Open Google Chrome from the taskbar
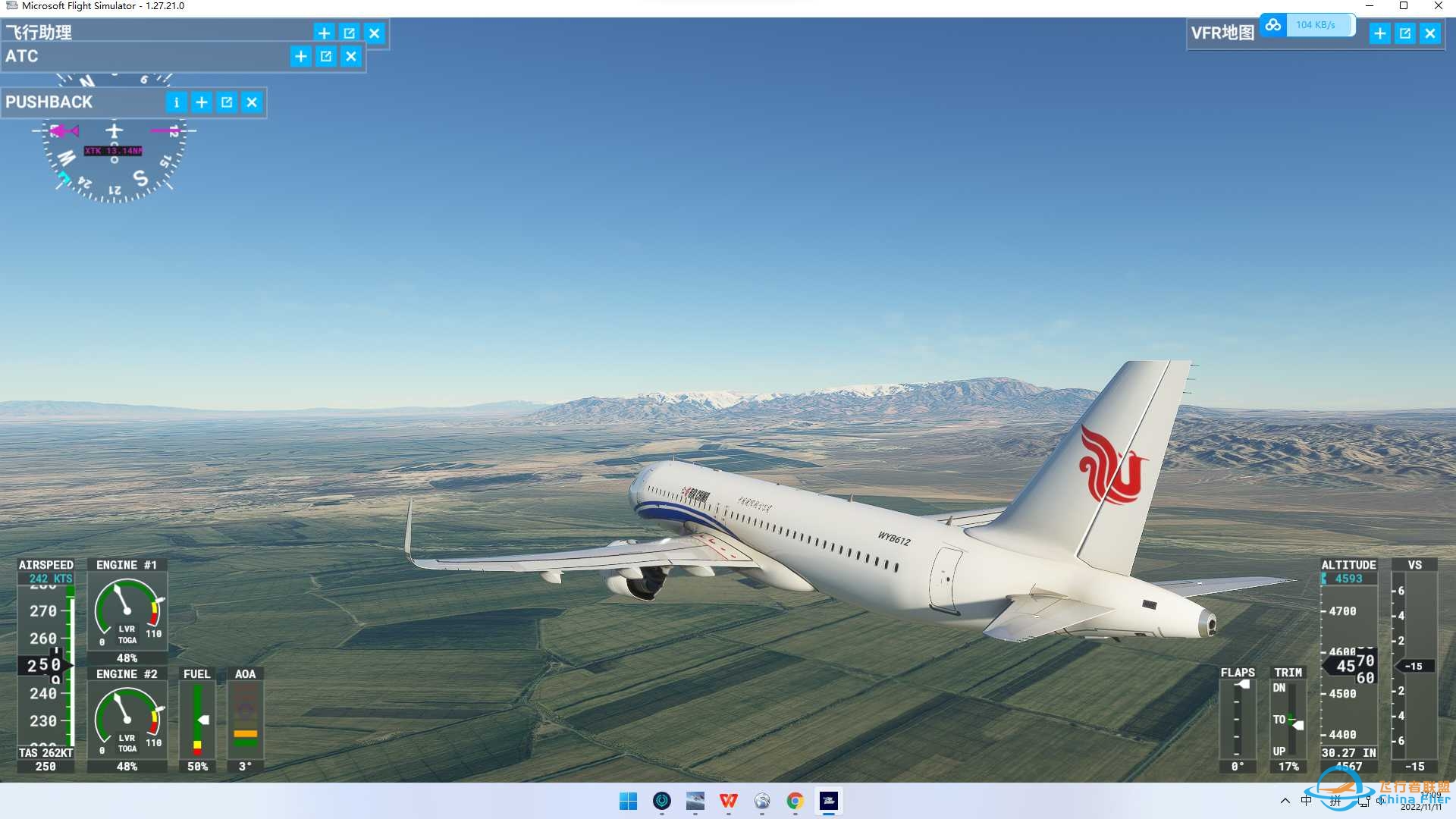This screenshot has height=819, width=1456. 795,801
